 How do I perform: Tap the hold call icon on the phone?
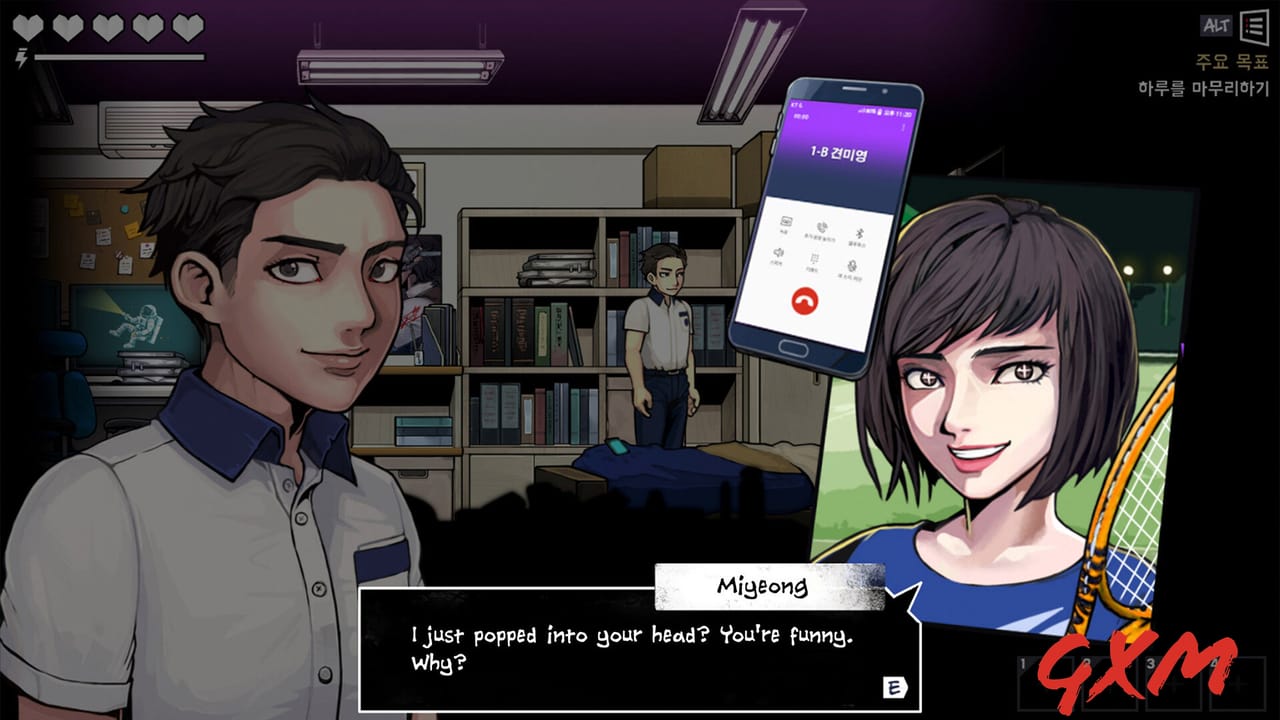(820, 226)
